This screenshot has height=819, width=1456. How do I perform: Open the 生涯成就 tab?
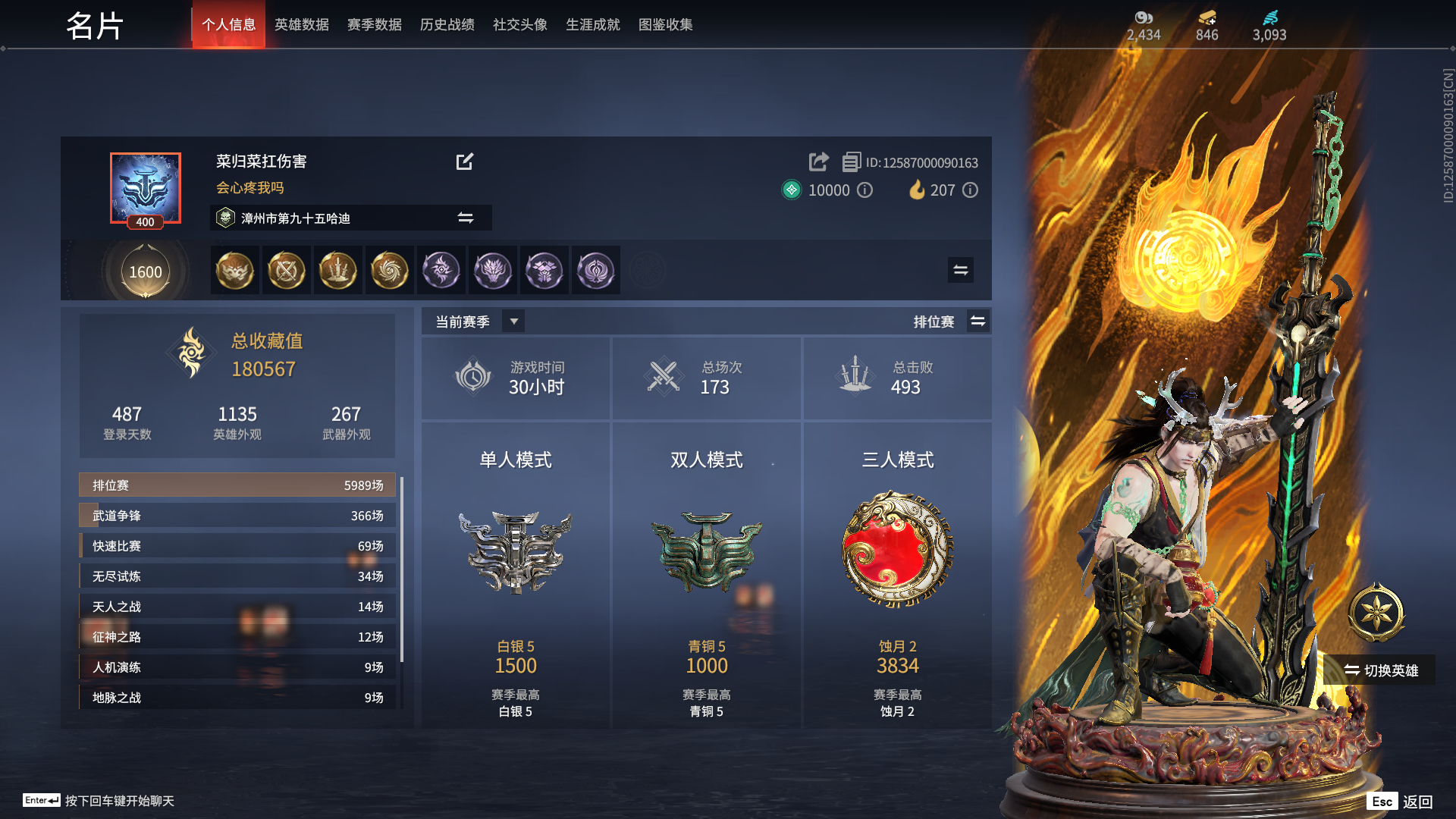coord(592,24)
